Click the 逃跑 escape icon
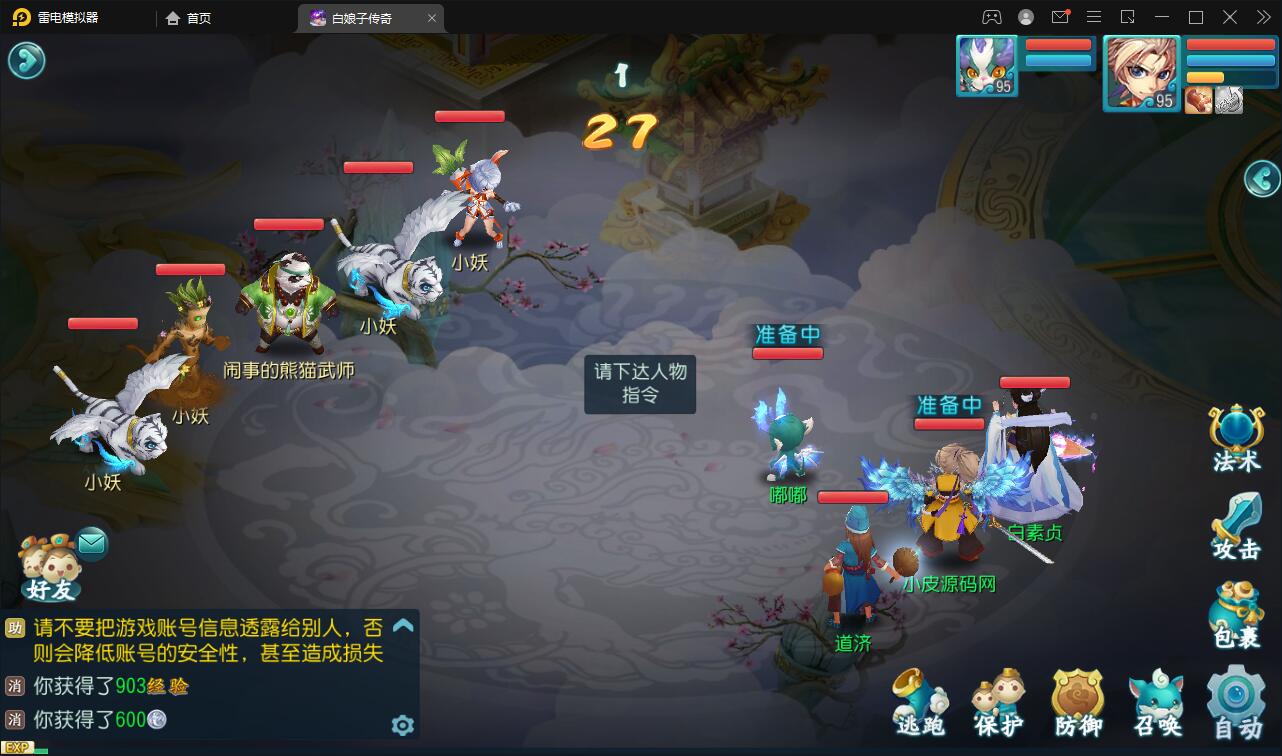The width and height of the screenshot is (1282, 756). click(x=919, y=700)
